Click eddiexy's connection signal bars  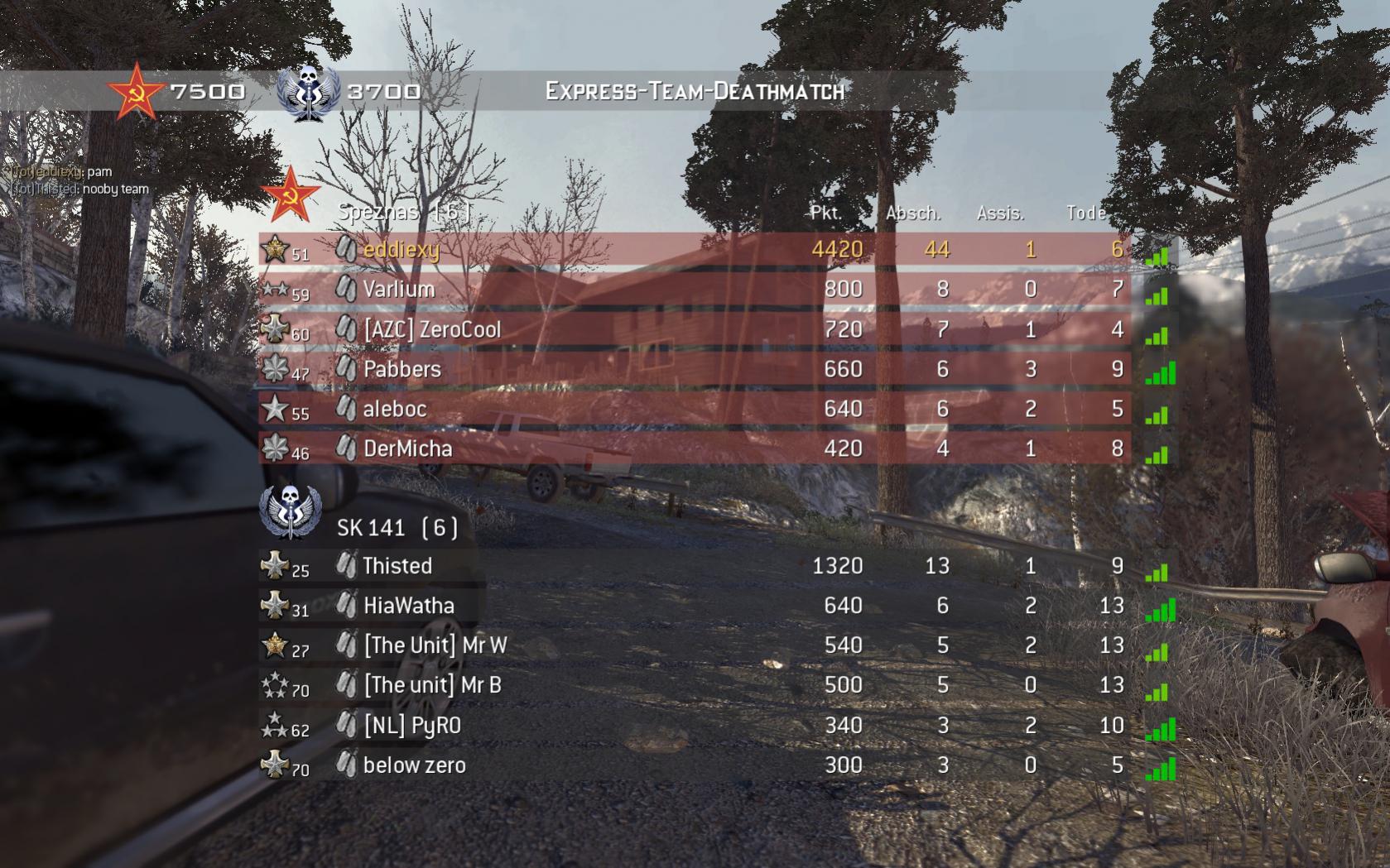point(1157,256)
